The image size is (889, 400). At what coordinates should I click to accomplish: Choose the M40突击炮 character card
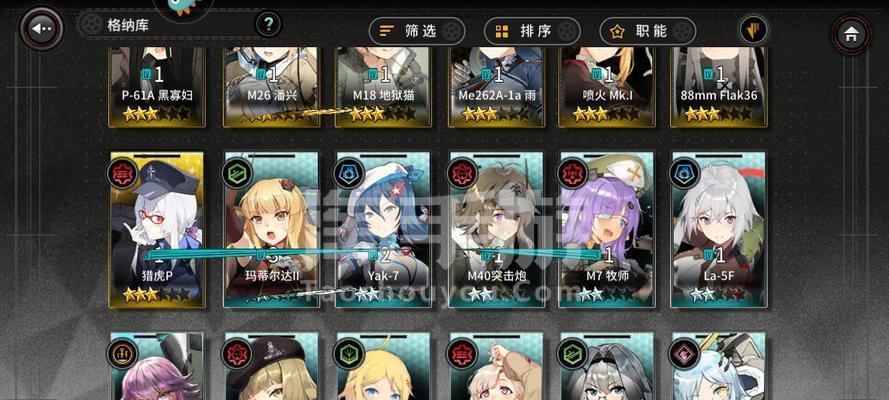pos(497,229)
